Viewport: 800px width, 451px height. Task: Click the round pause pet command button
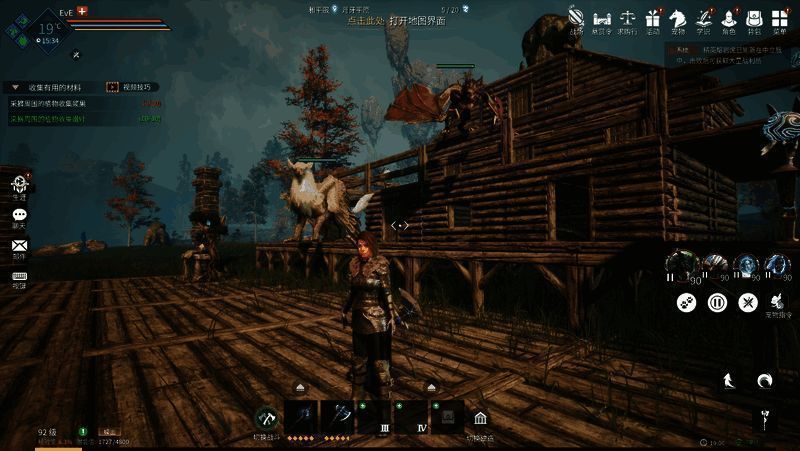(x=717, y=301)
